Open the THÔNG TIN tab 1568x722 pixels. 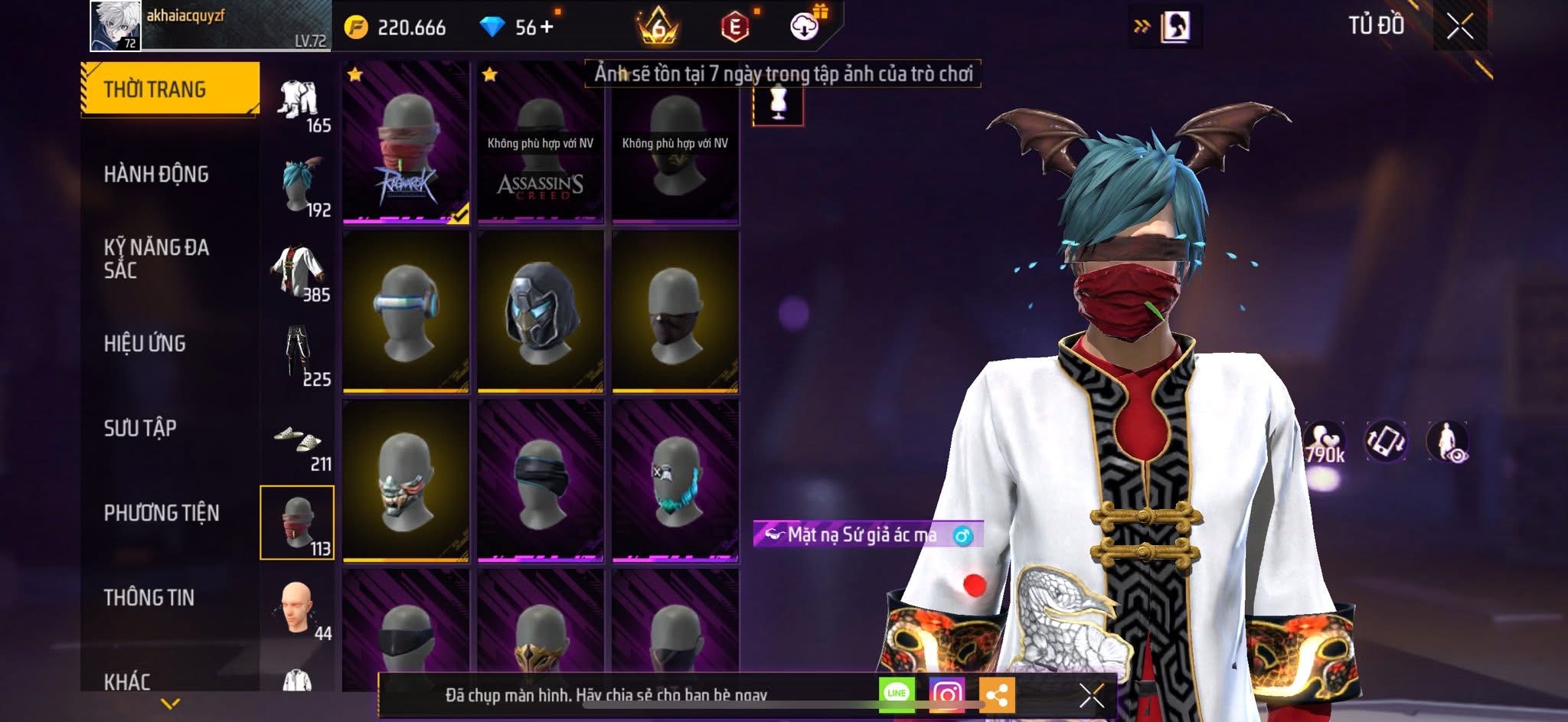149,597
